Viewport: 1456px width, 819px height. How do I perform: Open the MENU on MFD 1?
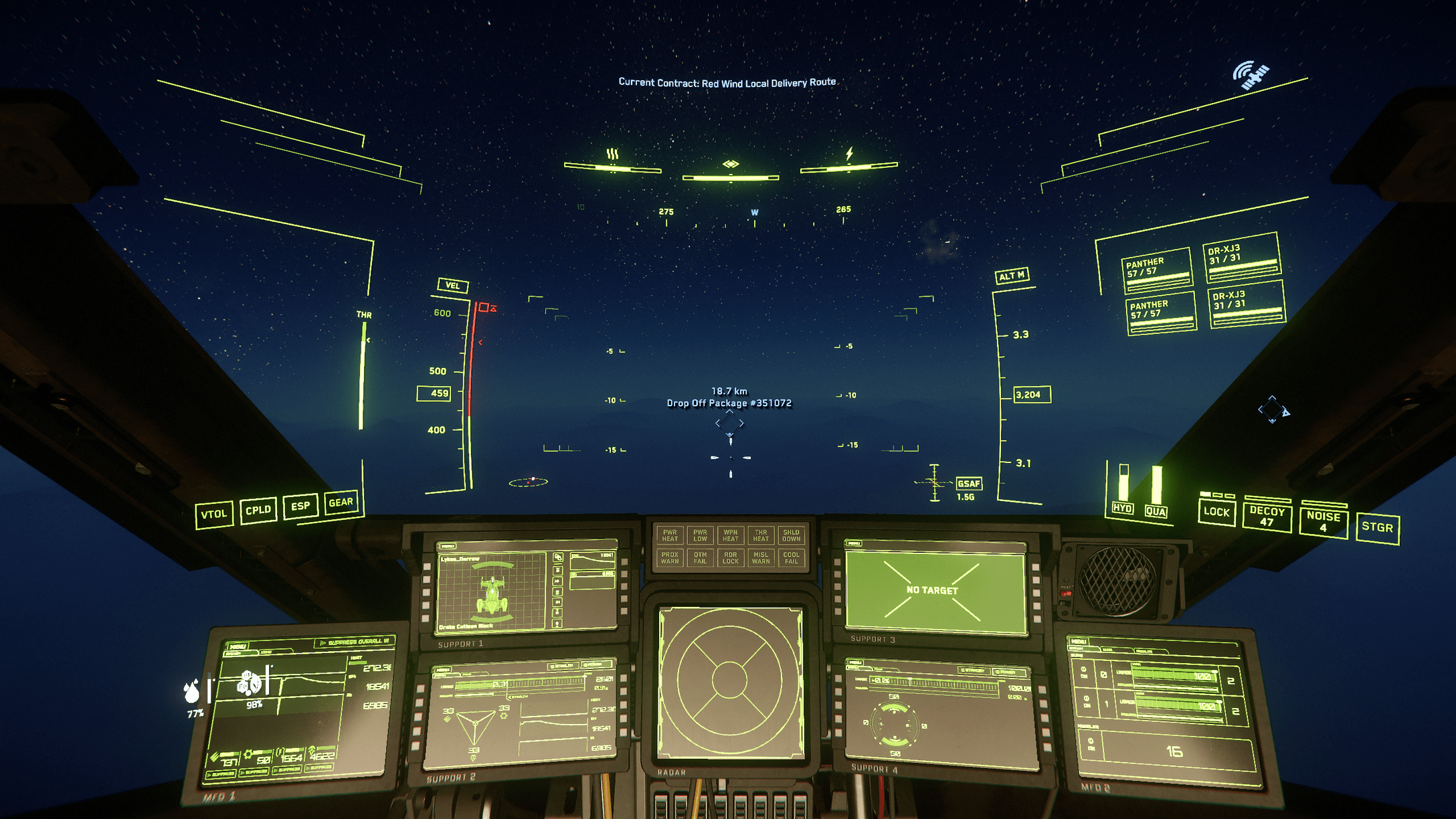pyautogui.click(x=238, y=646)
